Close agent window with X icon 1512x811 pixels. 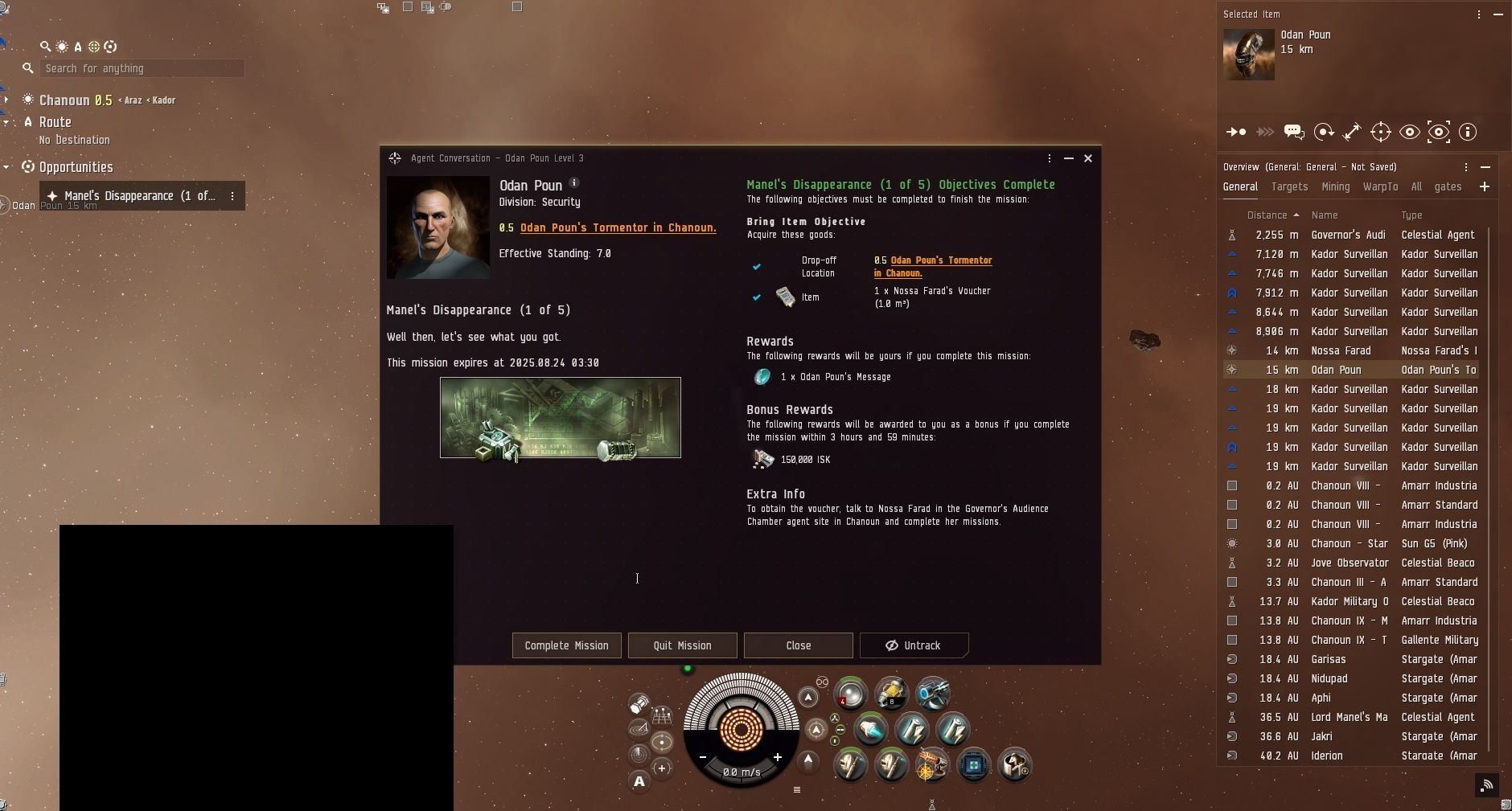[1088, 158]
